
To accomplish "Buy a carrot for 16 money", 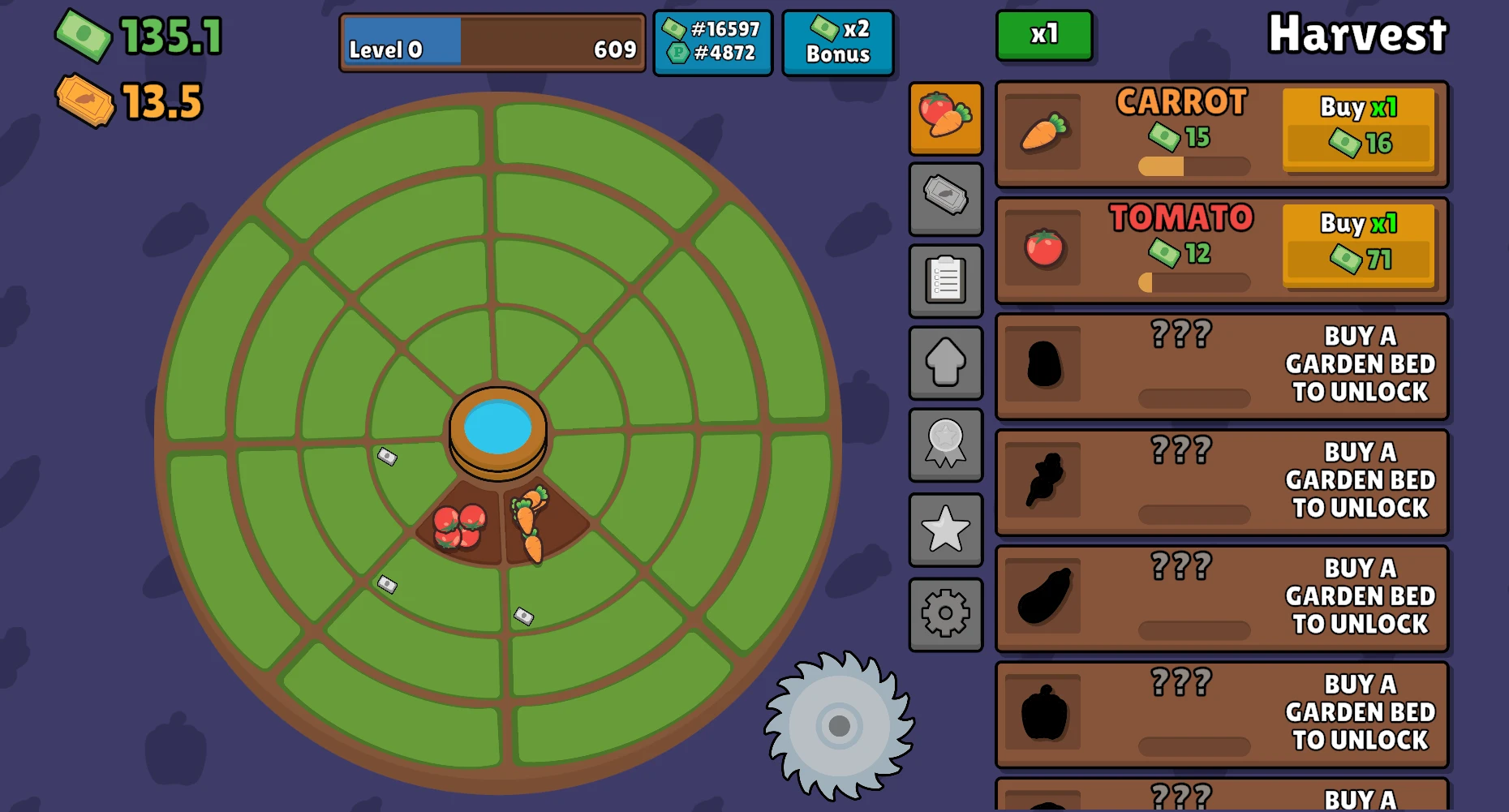I will [x=1360, y=132].
